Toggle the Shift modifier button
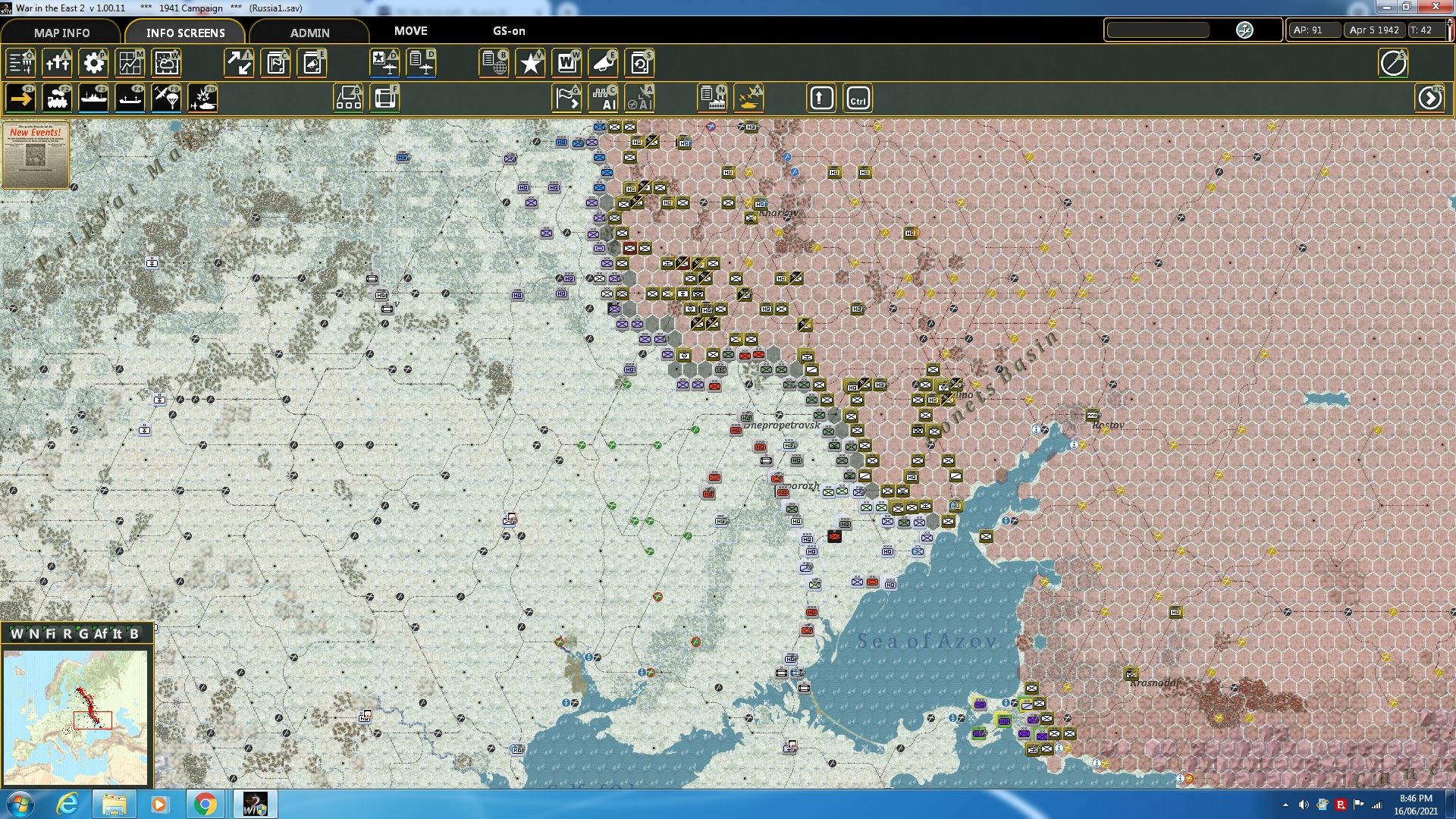This screenshot has height=819, width=1456. click(821, 98)
